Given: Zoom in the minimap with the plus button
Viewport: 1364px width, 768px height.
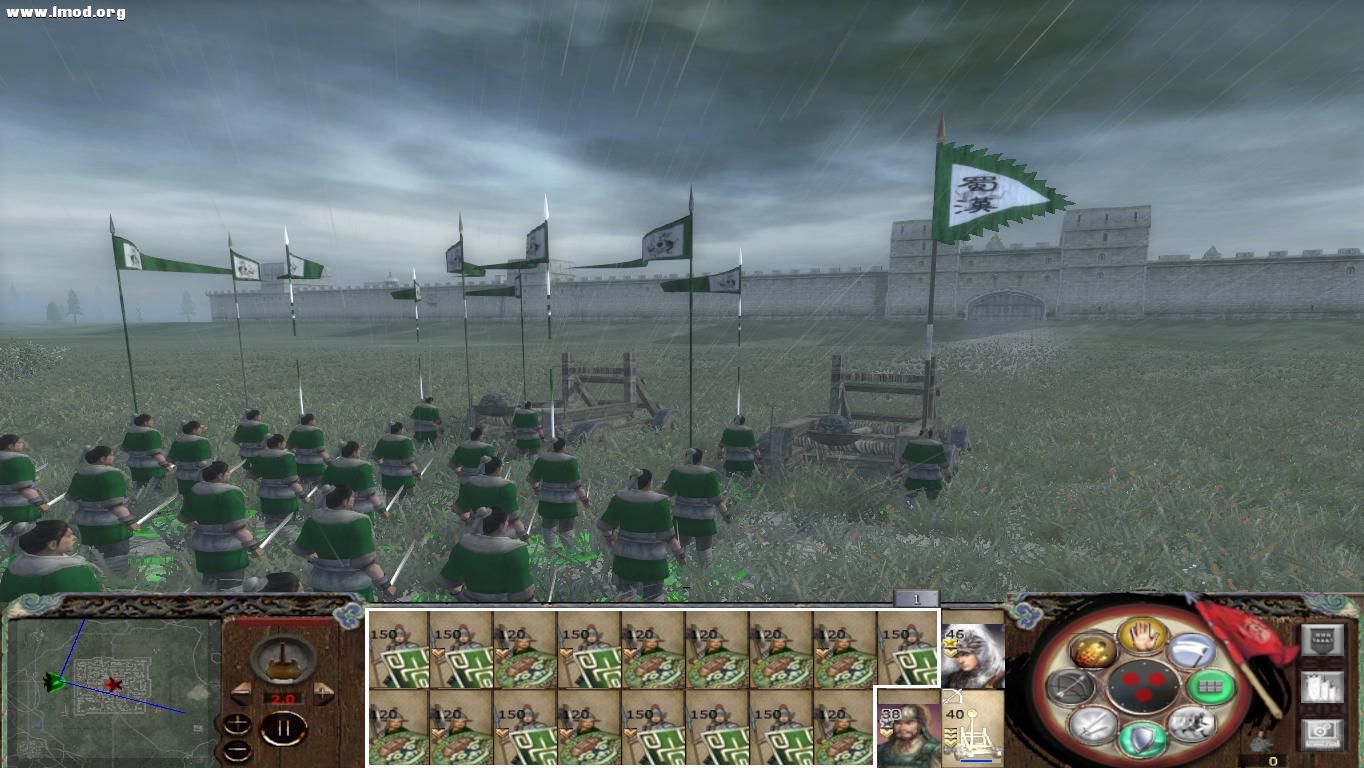Looking at the screenshot, I should 237,723.
